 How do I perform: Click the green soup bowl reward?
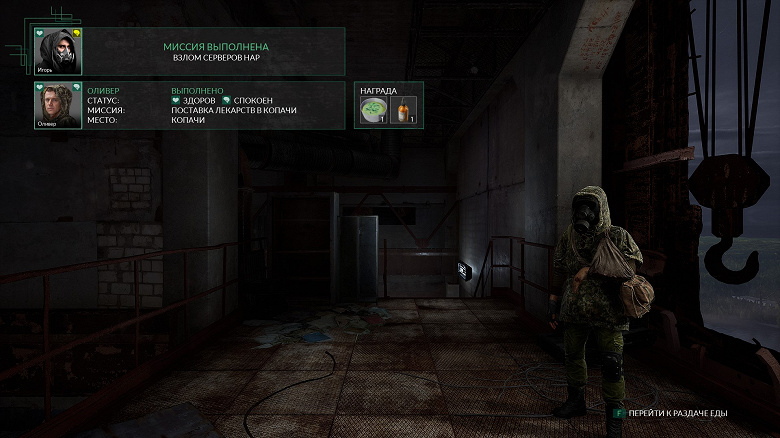(x=374, y=110)
